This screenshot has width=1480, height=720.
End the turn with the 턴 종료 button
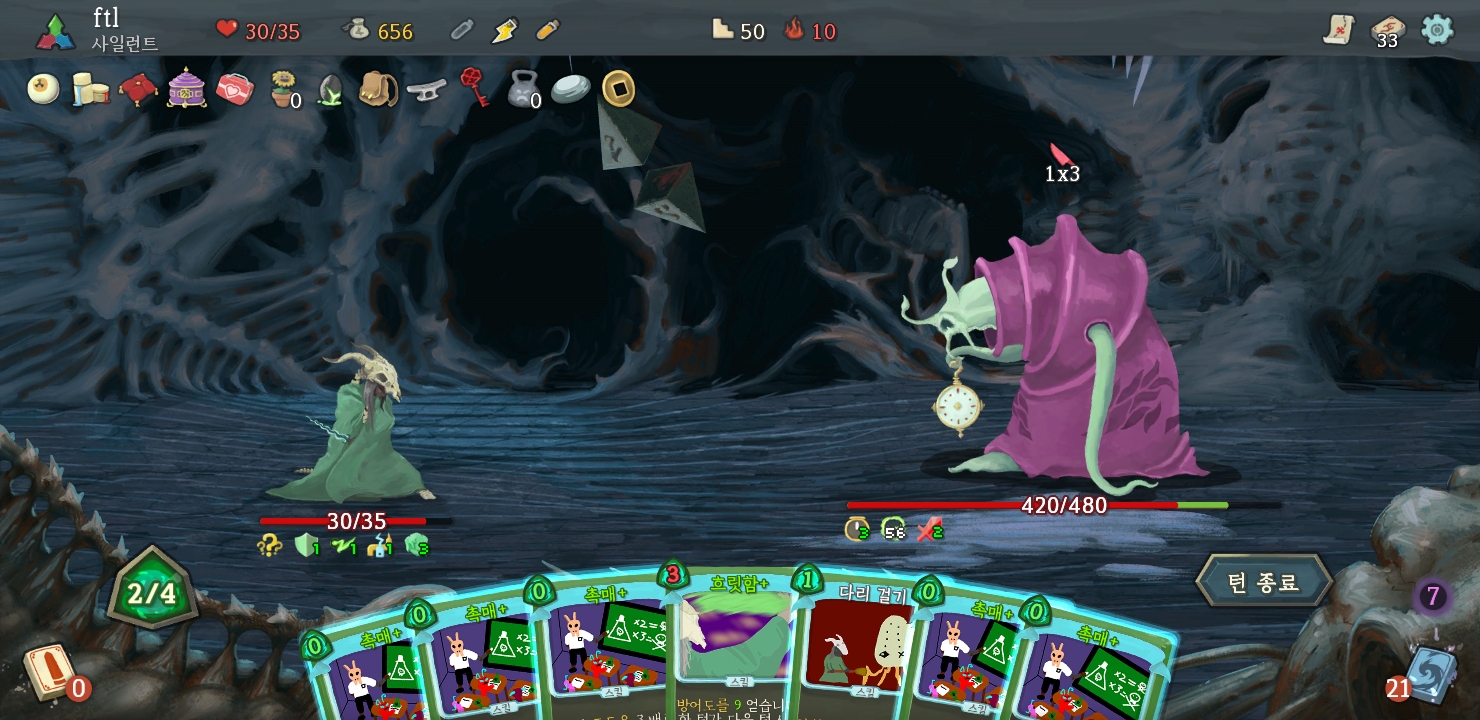point(1263,581)
